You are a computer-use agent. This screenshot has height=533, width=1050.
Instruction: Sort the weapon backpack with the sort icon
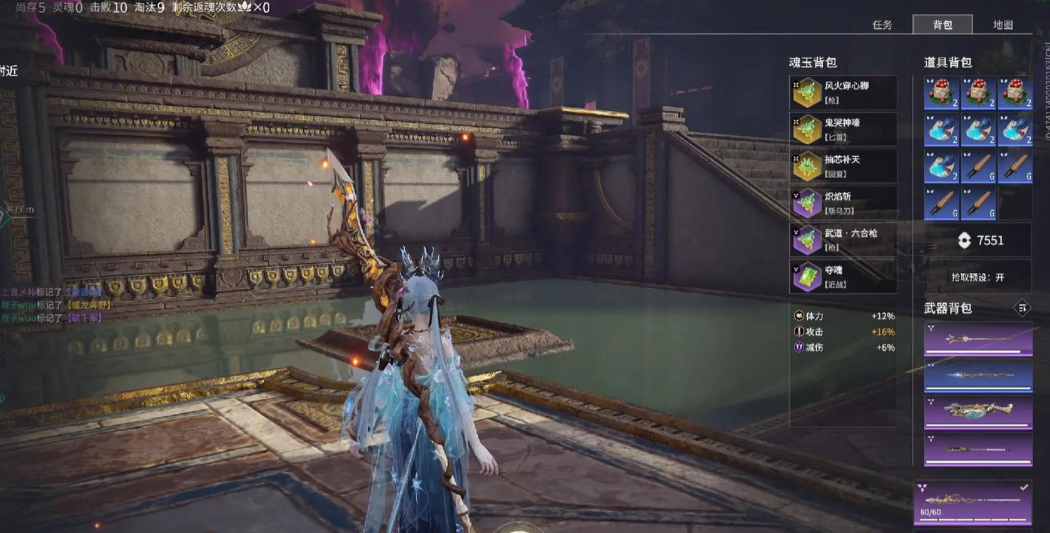click(1021, 309)
